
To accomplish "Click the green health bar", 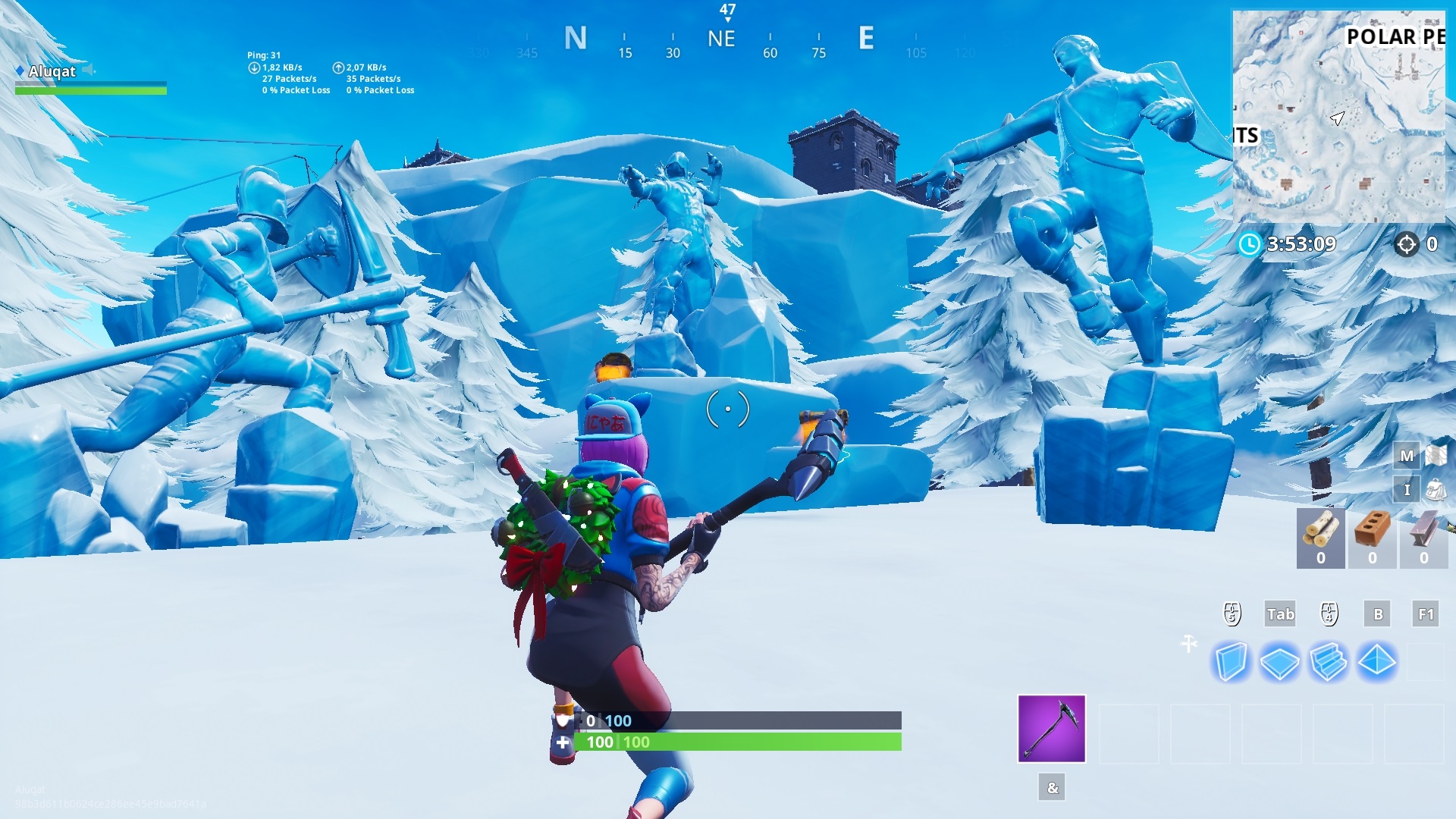I will click(736, 742).
